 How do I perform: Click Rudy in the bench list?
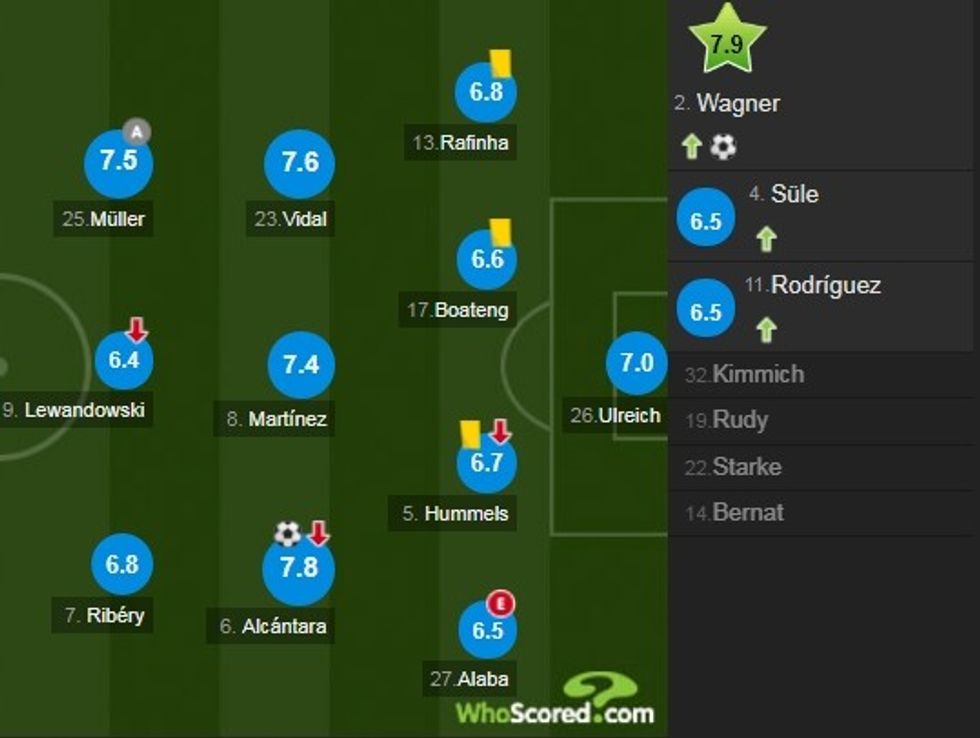(x=739, y=420)
